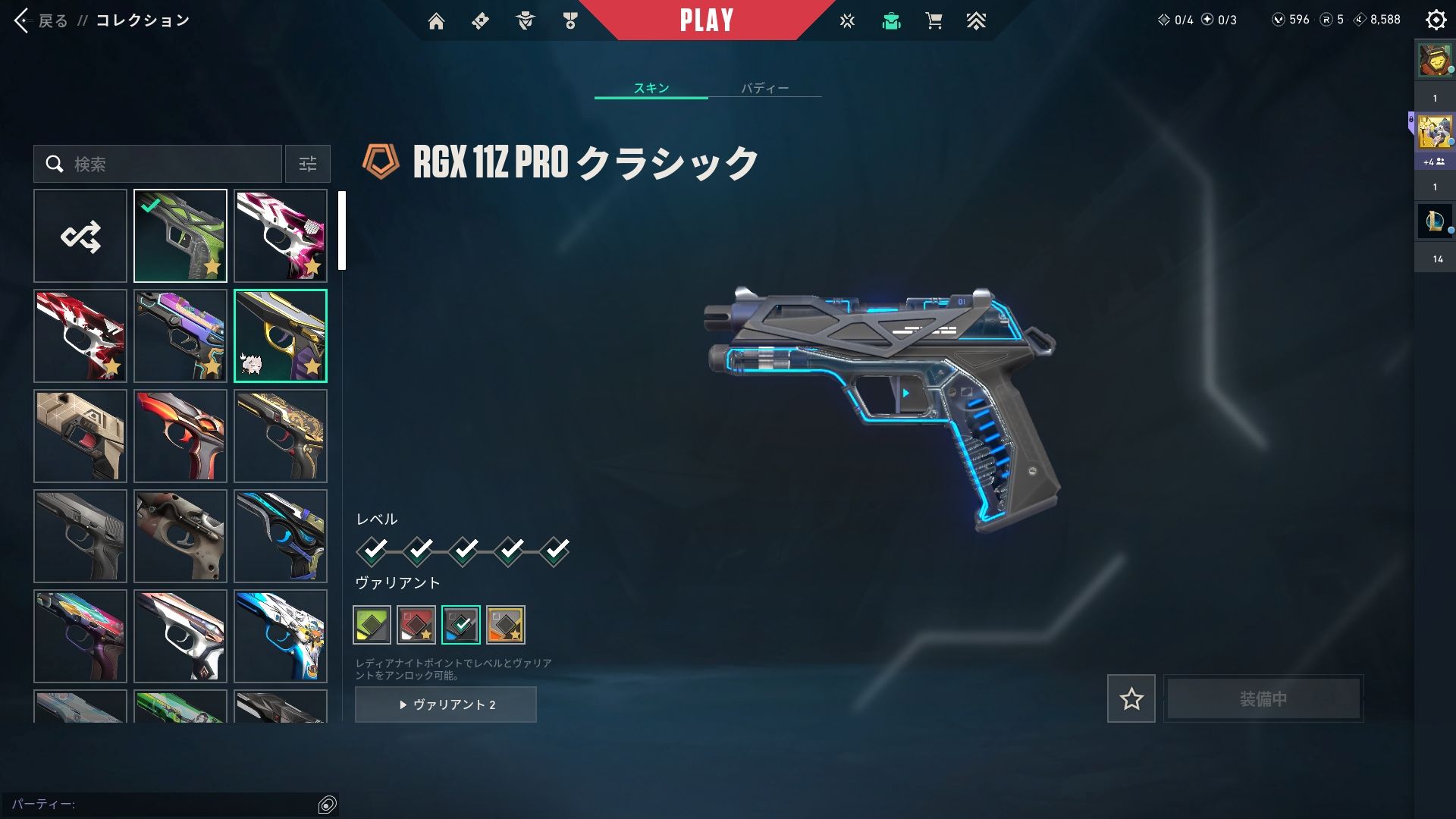Click the 装備中 equip button
This screenshot has width=1456, height=819.
click(1263, 698)
